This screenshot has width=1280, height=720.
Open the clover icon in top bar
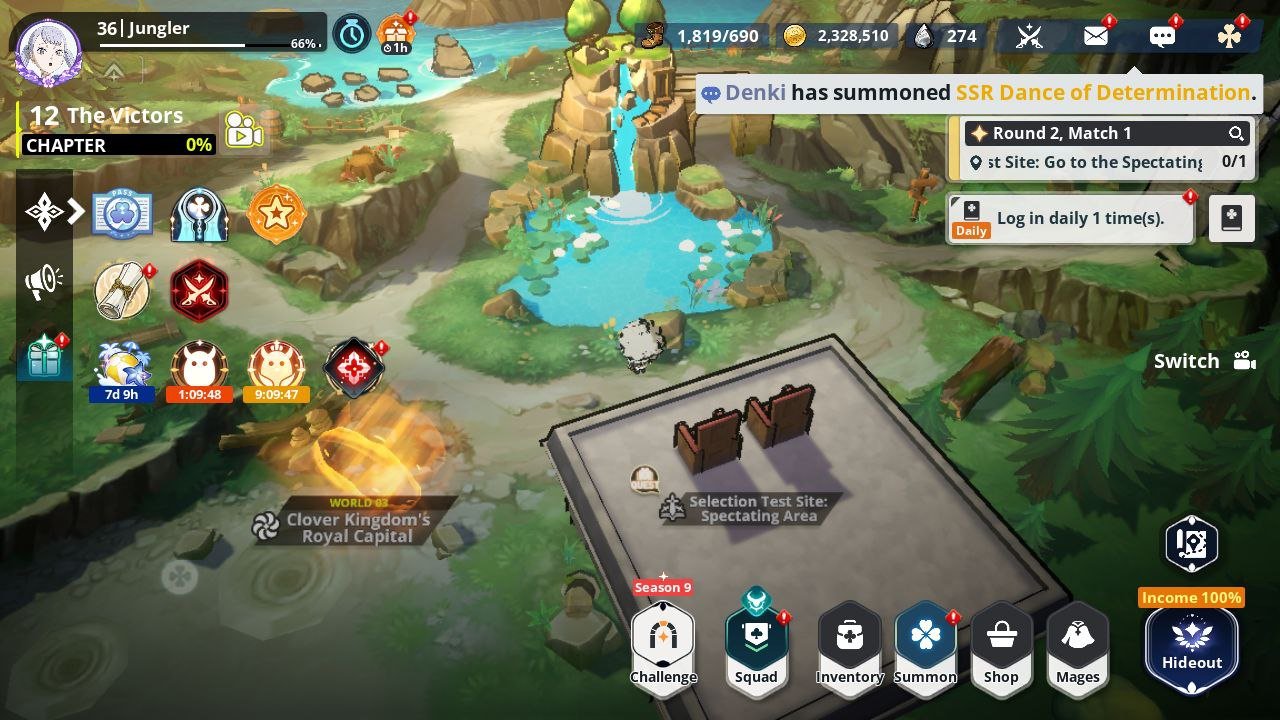click(x=1229, y=37)
